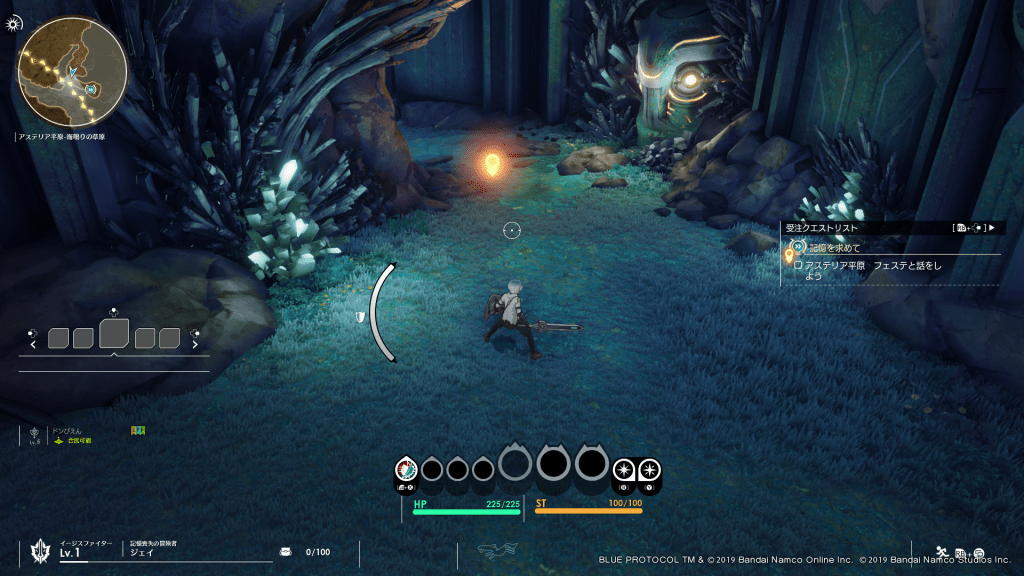Click the アステリア平原 quest objective checkbox
This screenshot has height=576, width=1024.
click(798, 265)
